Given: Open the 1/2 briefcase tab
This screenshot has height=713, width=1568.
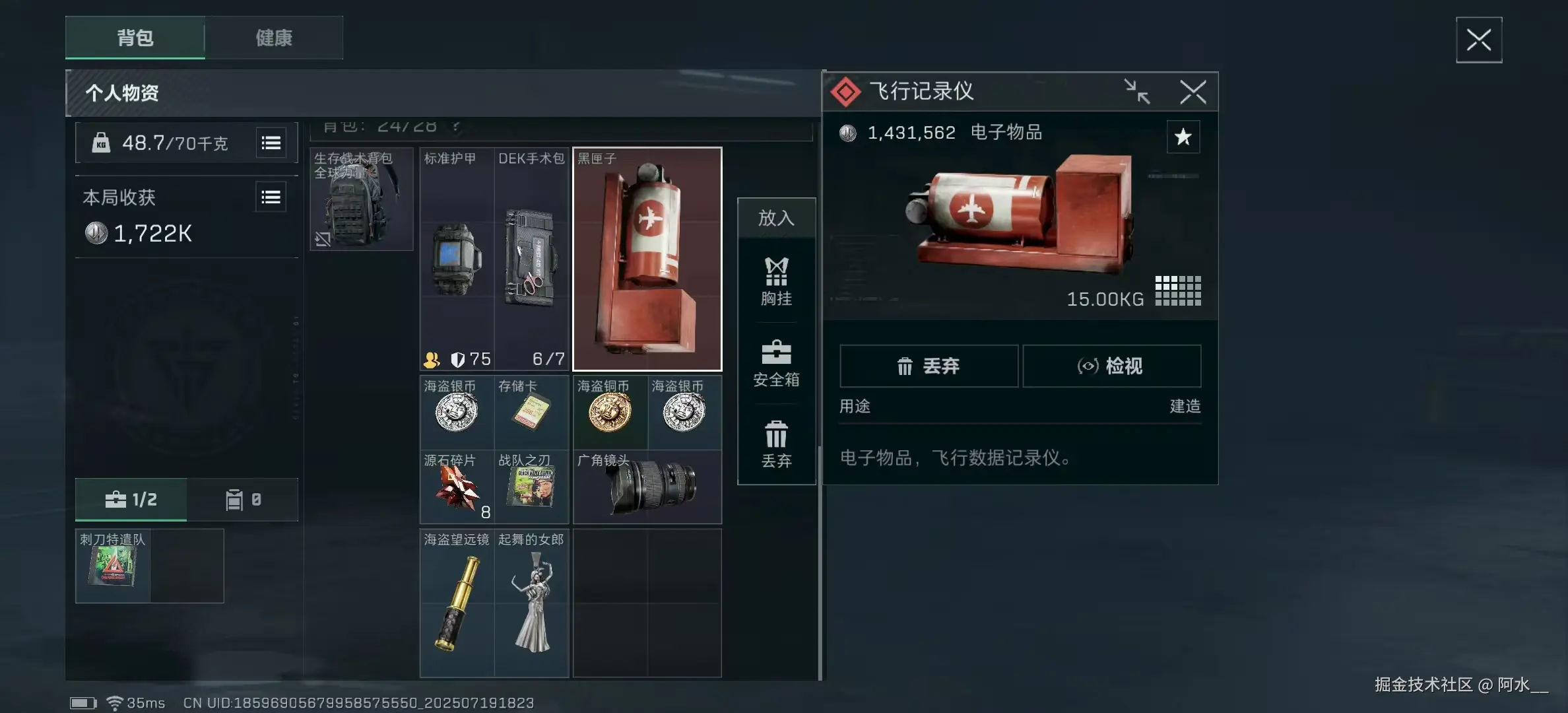Looking at the screenshot, I should click(132, 500).
